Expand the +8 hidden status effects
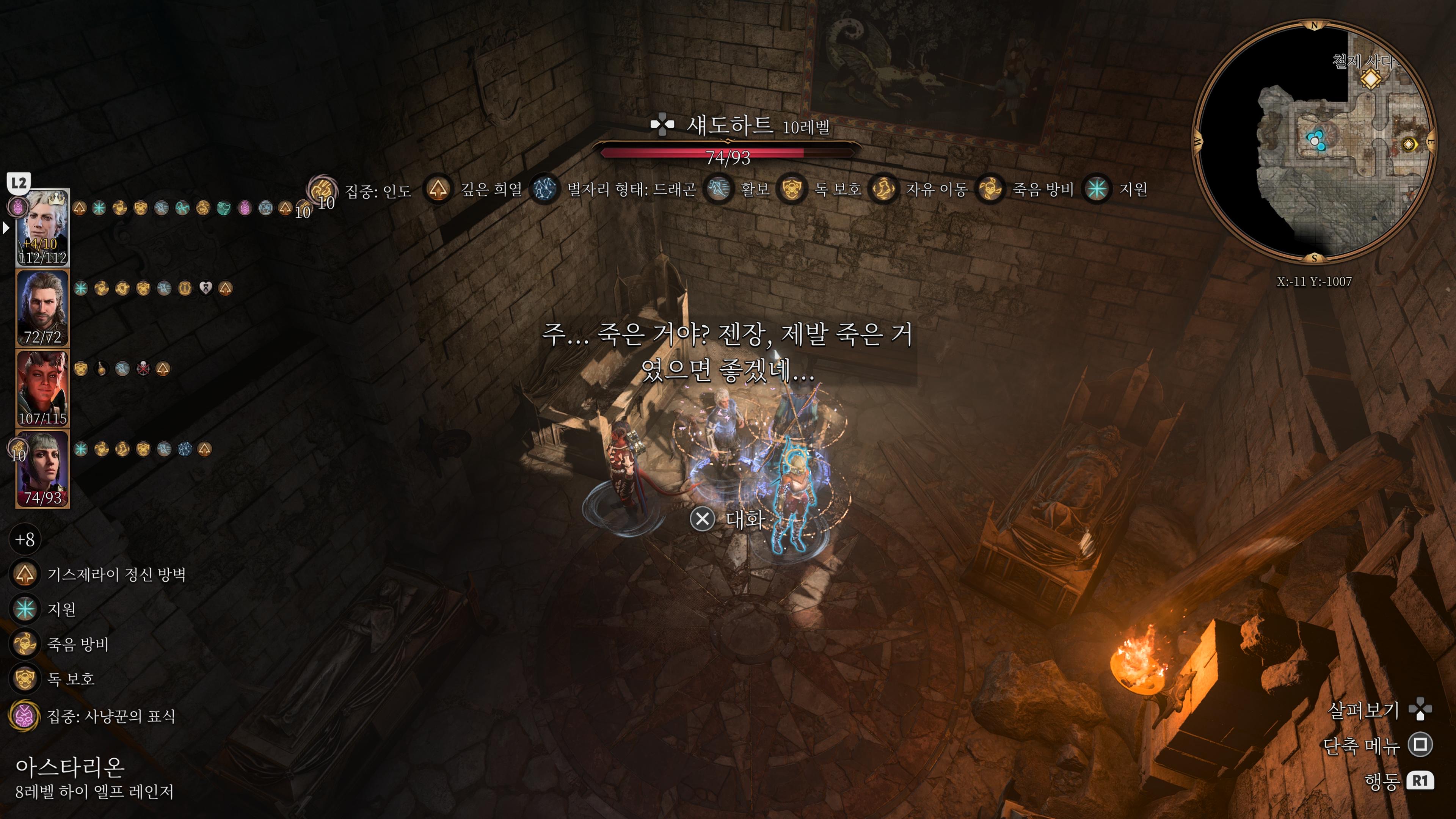The height and width of the screenshot is (819, 1456). point(24,539)
